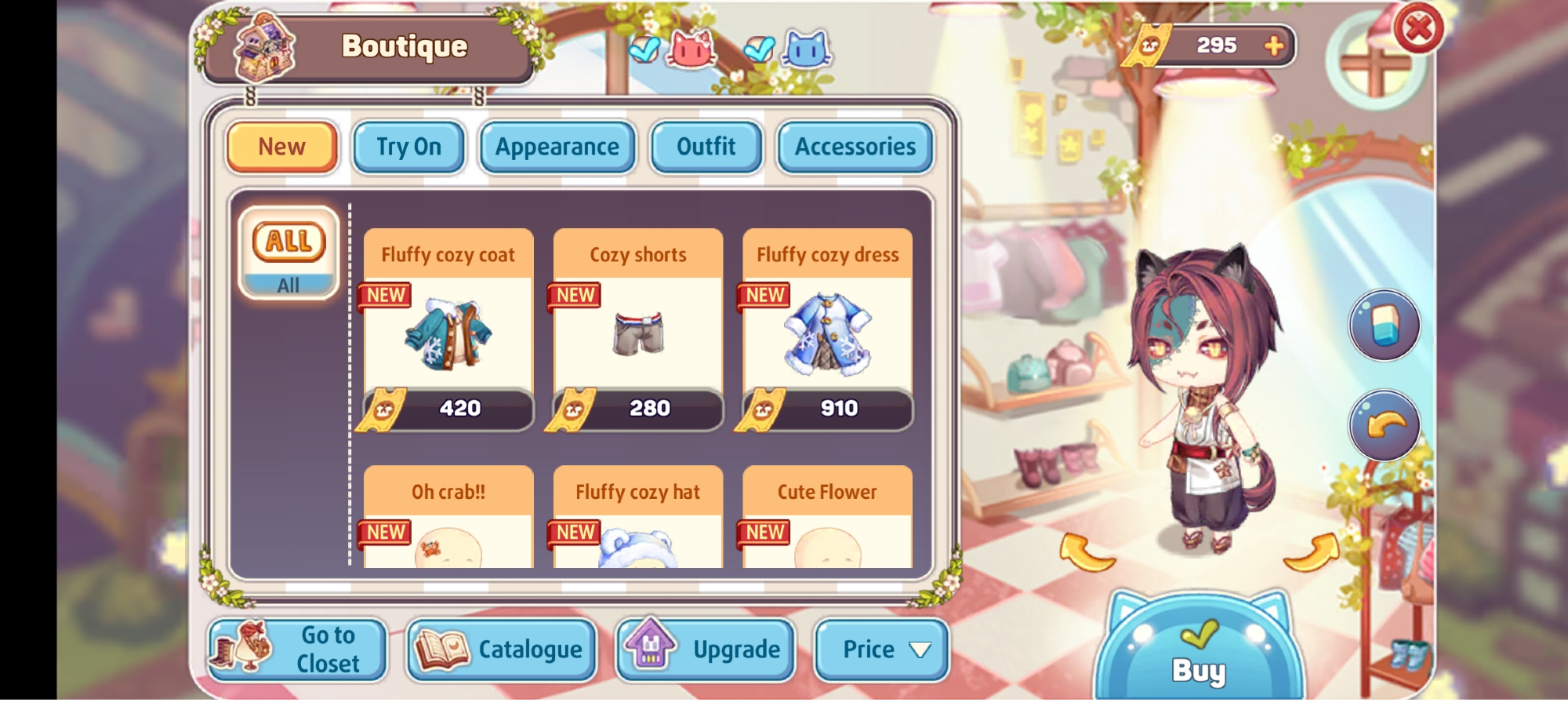Switch to the Accessories tab

pos(855,147)
